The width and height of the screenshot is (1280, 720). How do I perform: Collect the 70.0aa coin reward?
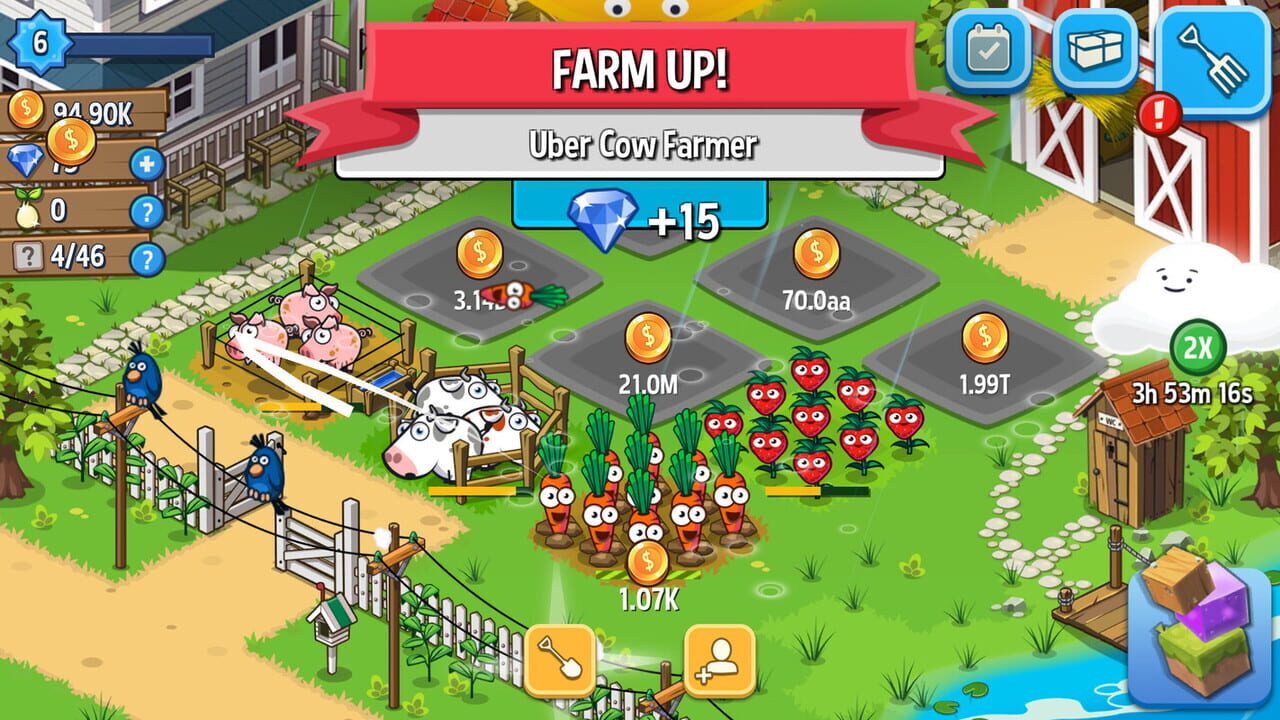click(x=818, y=250)
